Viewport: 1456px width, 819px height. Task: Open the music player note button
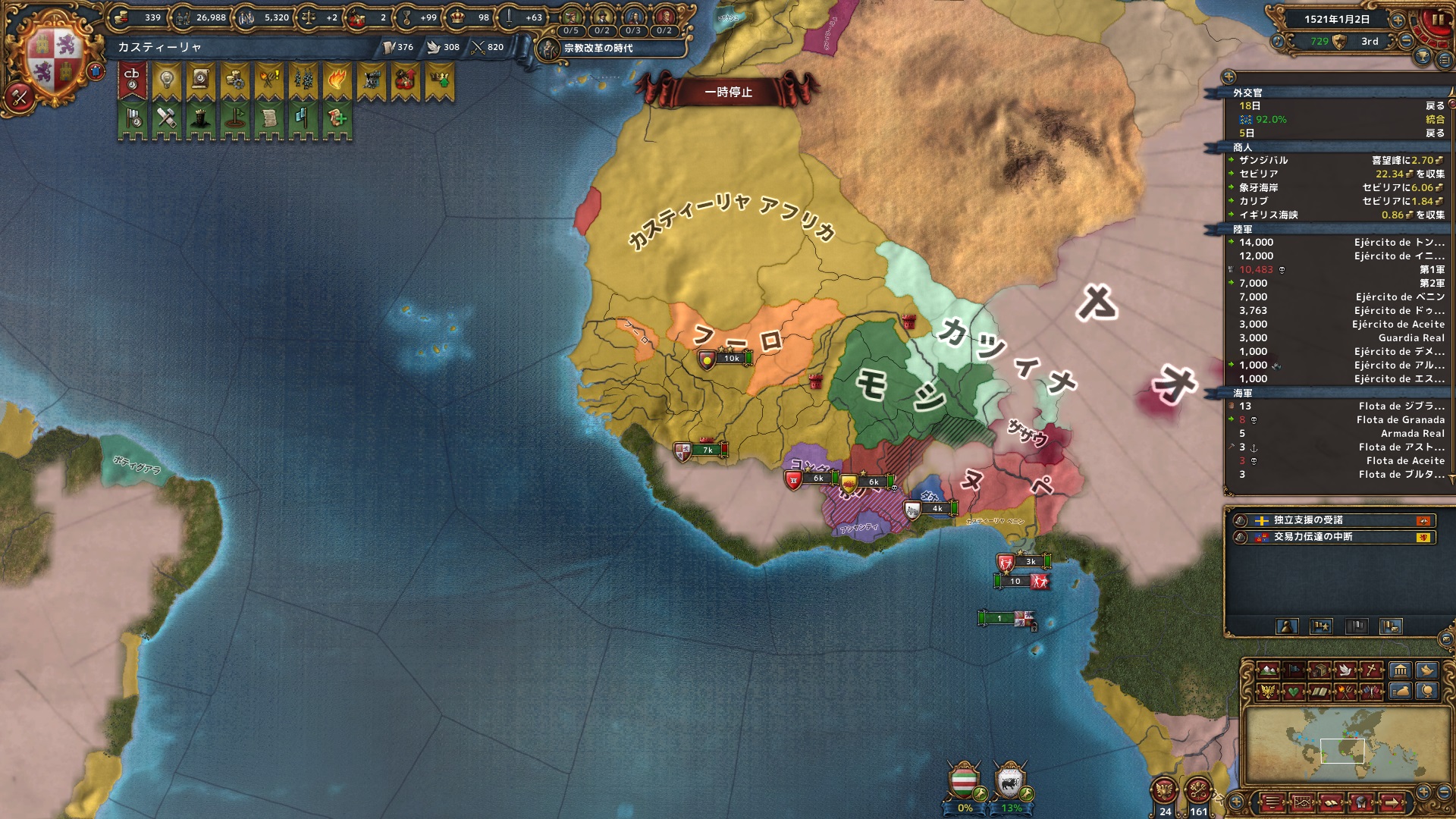pos(1277,42)
